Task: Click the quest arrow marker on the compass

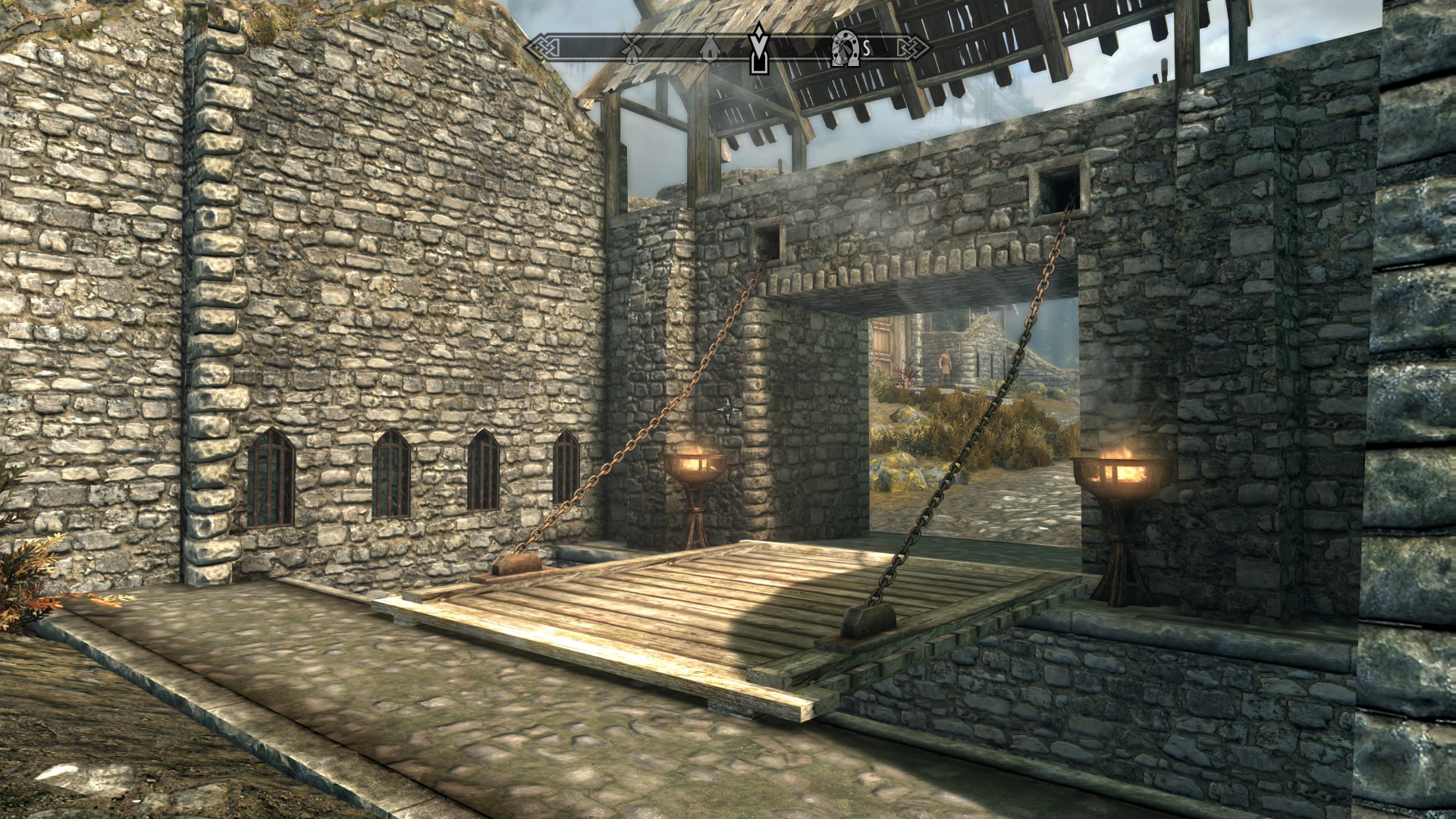Action: 758,47
